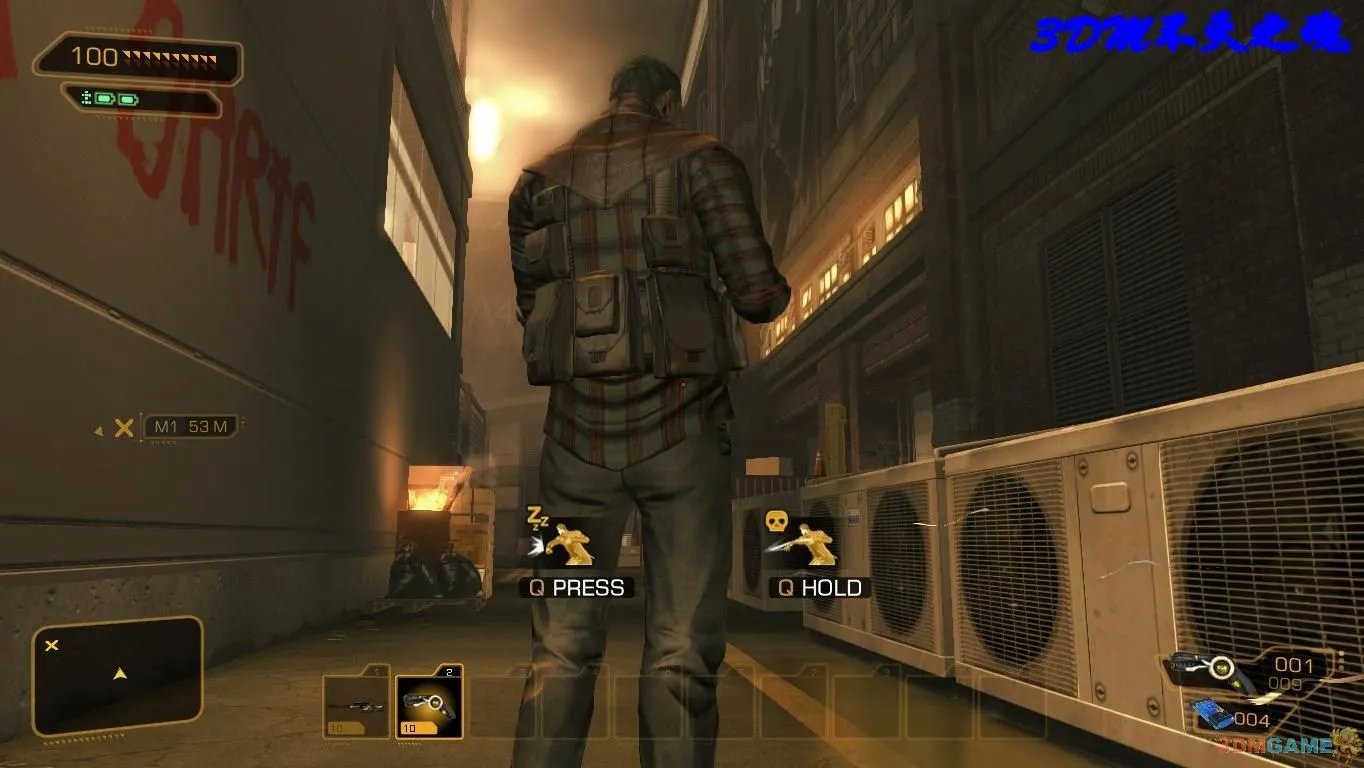The width and height of the screenshot is (1364, 768).
Task: Click the non-lethal takedown icon with Zz
Action: pyautogui.click(x=560, y=540)
